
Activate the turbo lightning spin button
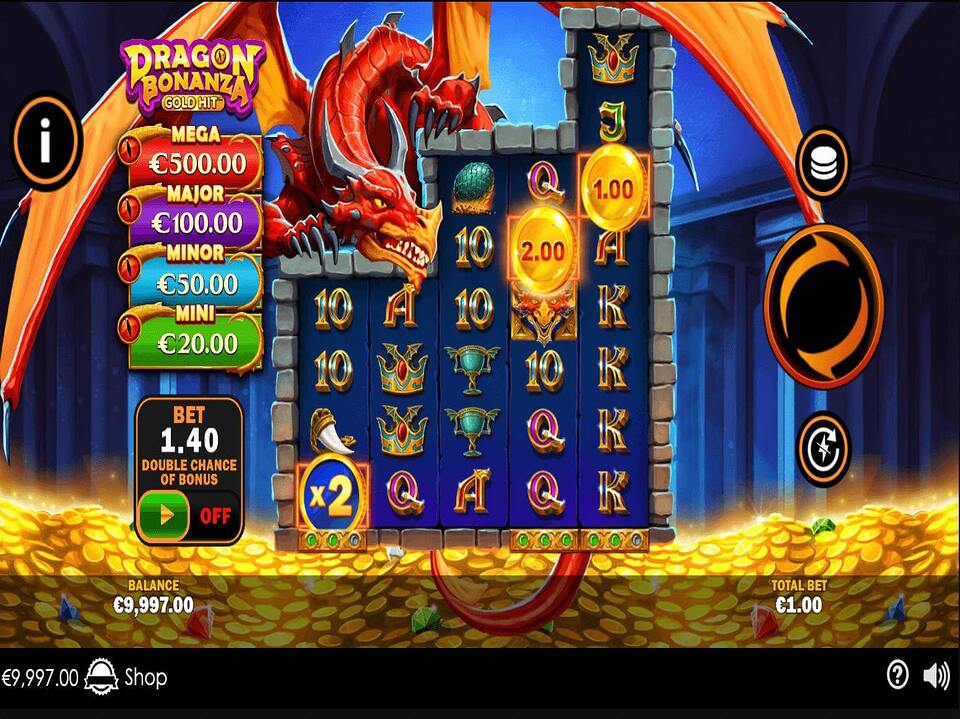(x=823, y=449)
